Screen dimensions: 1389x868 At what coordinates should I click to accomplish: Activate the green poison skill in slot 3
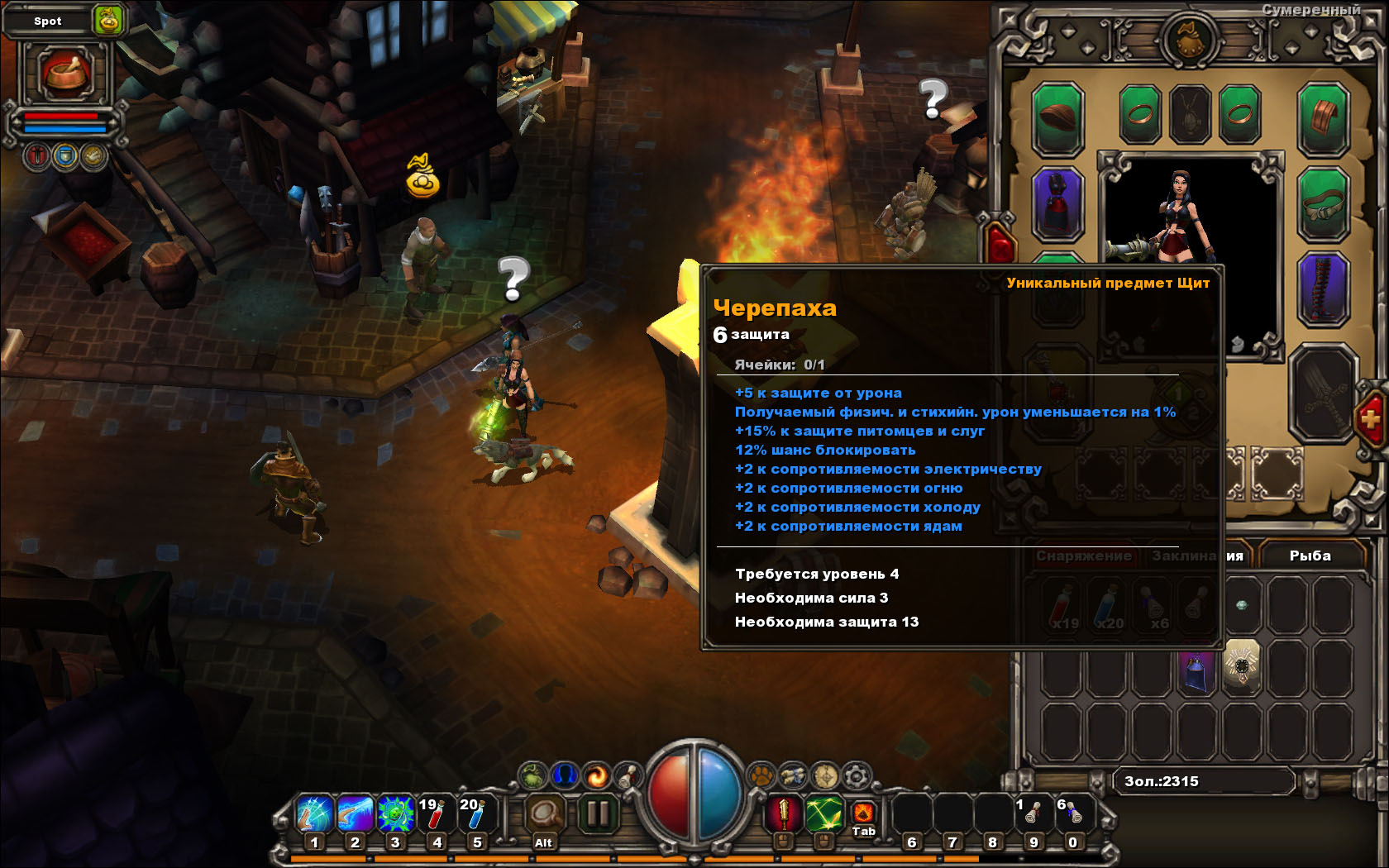point(395,814)
